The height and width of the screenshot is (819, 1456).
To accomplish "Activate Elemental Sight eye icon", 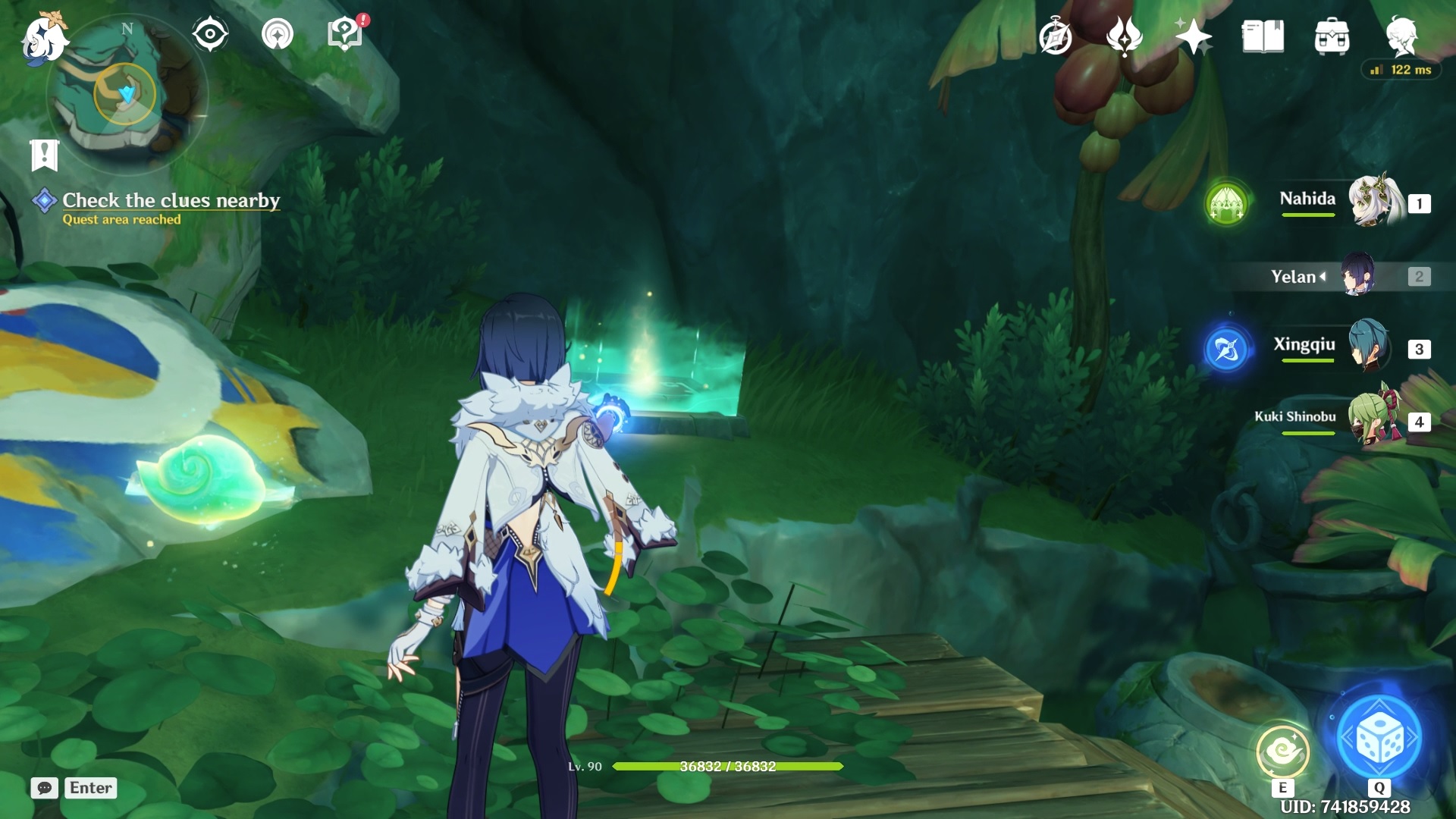I will [x=210, y=33].
